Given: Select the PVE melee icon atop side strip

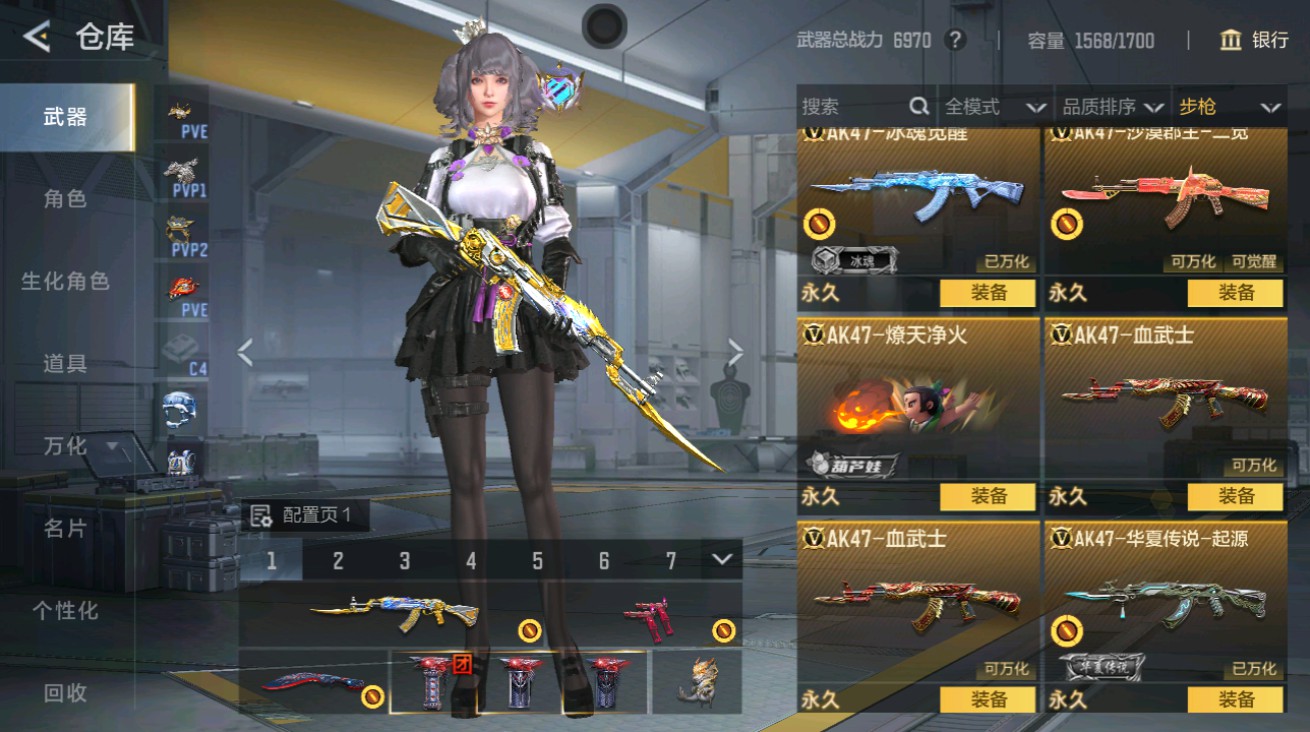Looking at the screenshot, I should pyautogui.click(x=182, y=113).
